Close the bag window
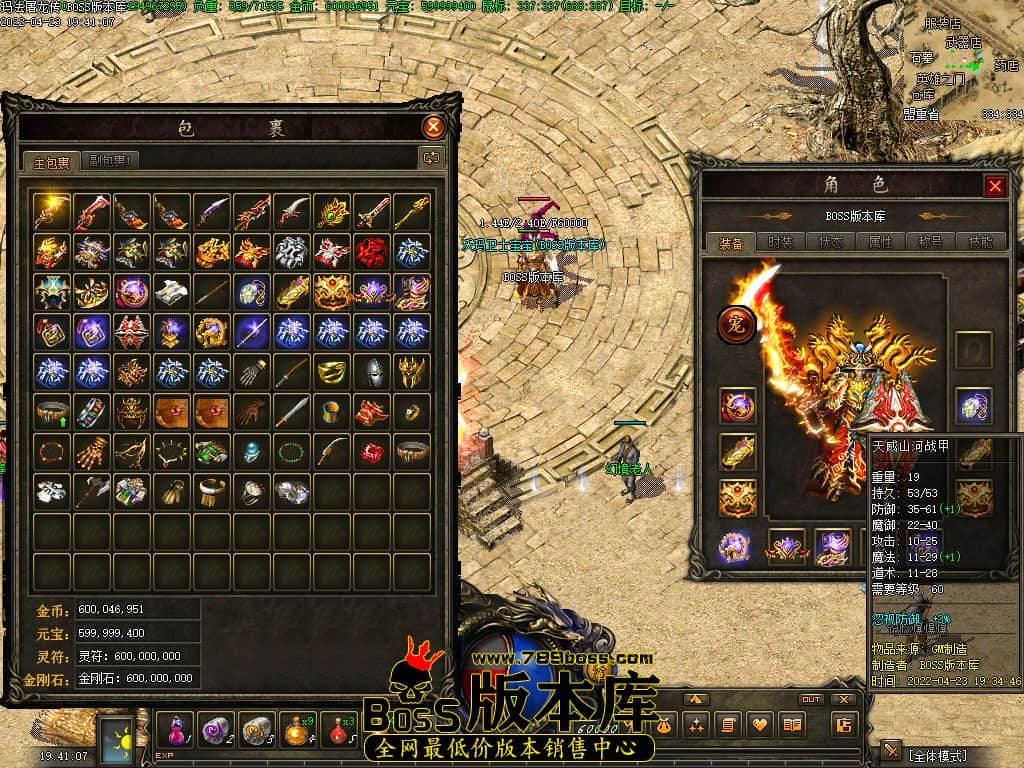This screenshot has width=1024, height=768. click(433, 127)
